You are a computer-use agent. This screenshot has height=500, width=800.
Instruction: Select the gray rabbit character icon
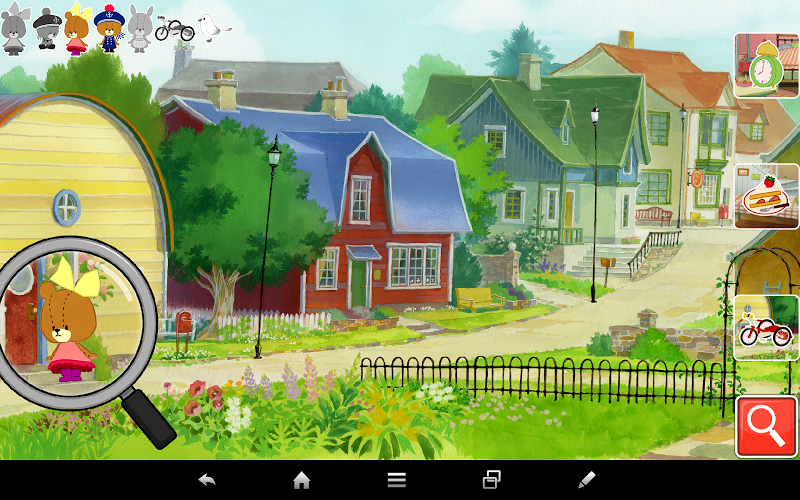pos(138,28)
